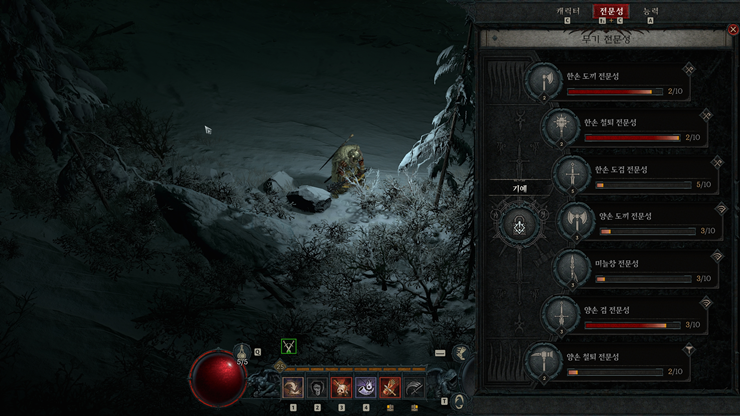Drink the healing potion beside the health orb

click(242, 352)
